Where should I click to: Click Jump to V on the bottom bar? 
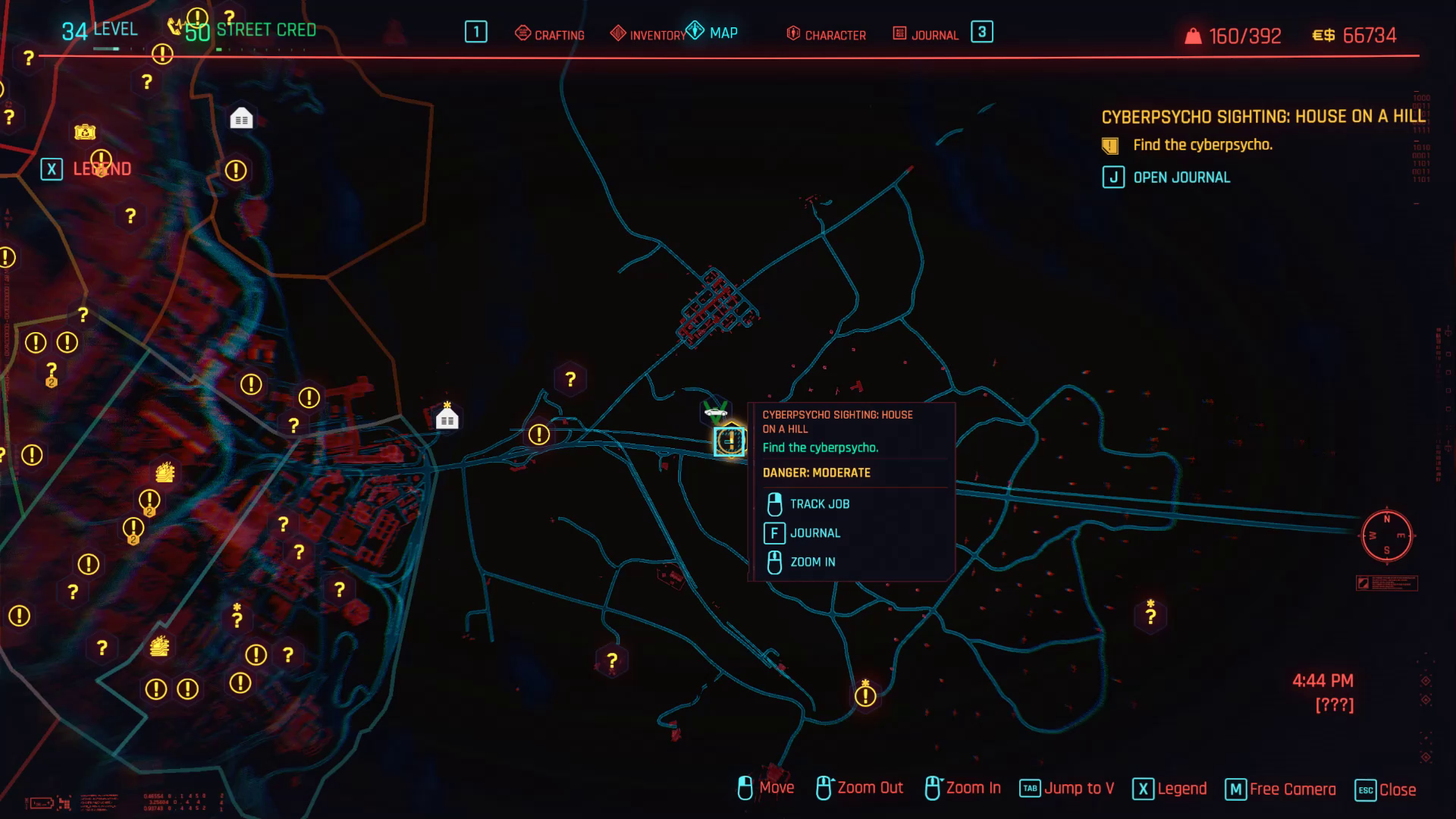tap(1081, 788)
